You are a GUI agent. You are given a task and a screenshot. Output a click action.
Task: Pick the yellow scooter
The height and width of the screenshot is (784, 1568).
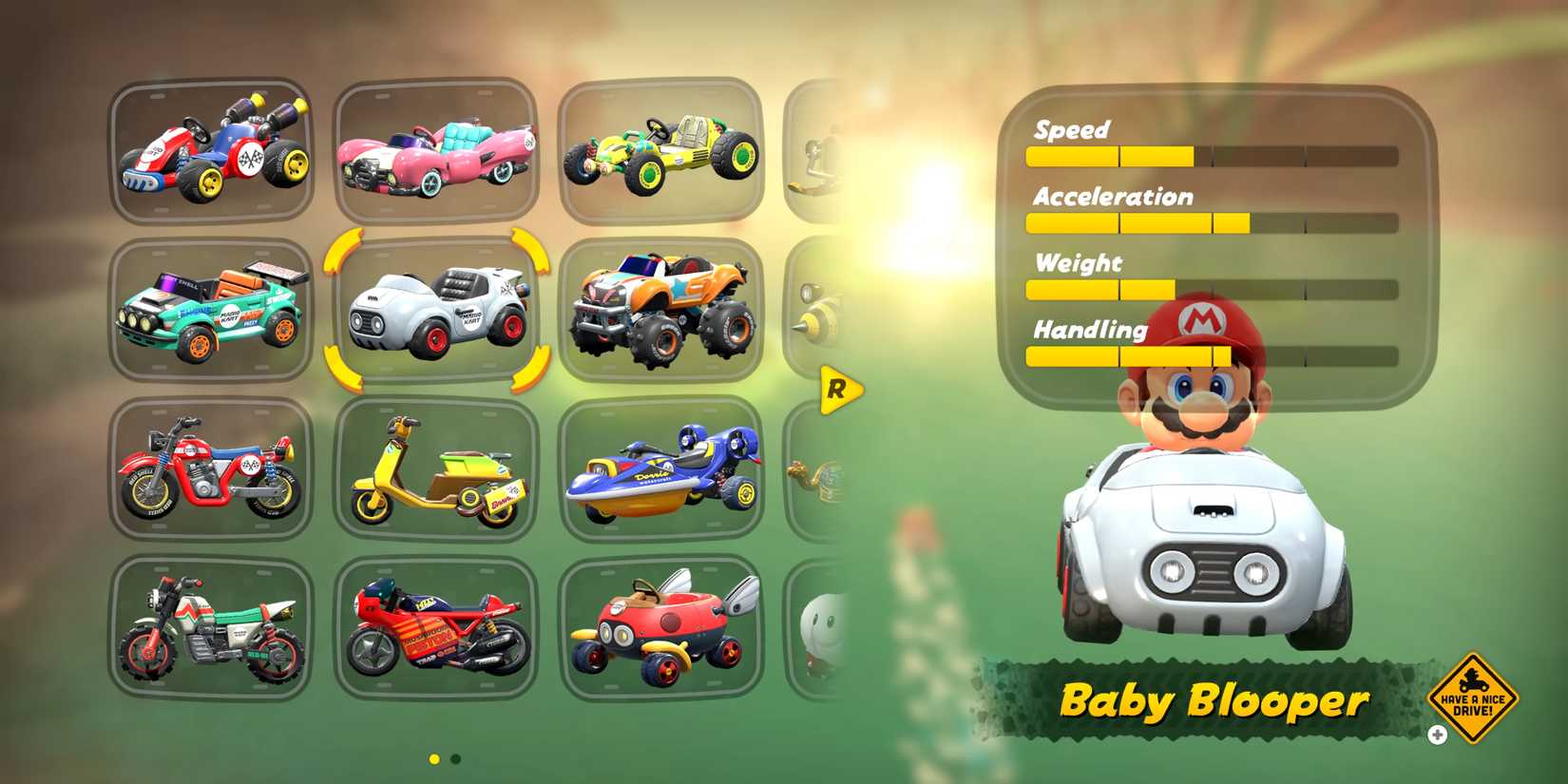tap(435, 470)
